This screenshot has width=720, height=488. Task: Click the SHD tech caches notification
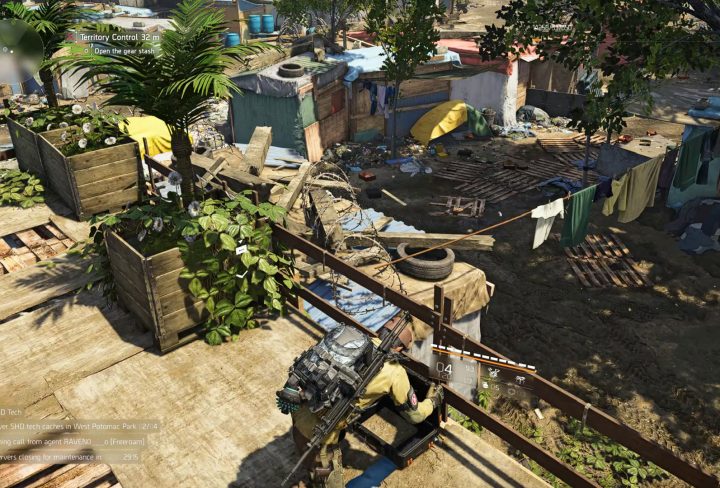[x=80, y=426]
